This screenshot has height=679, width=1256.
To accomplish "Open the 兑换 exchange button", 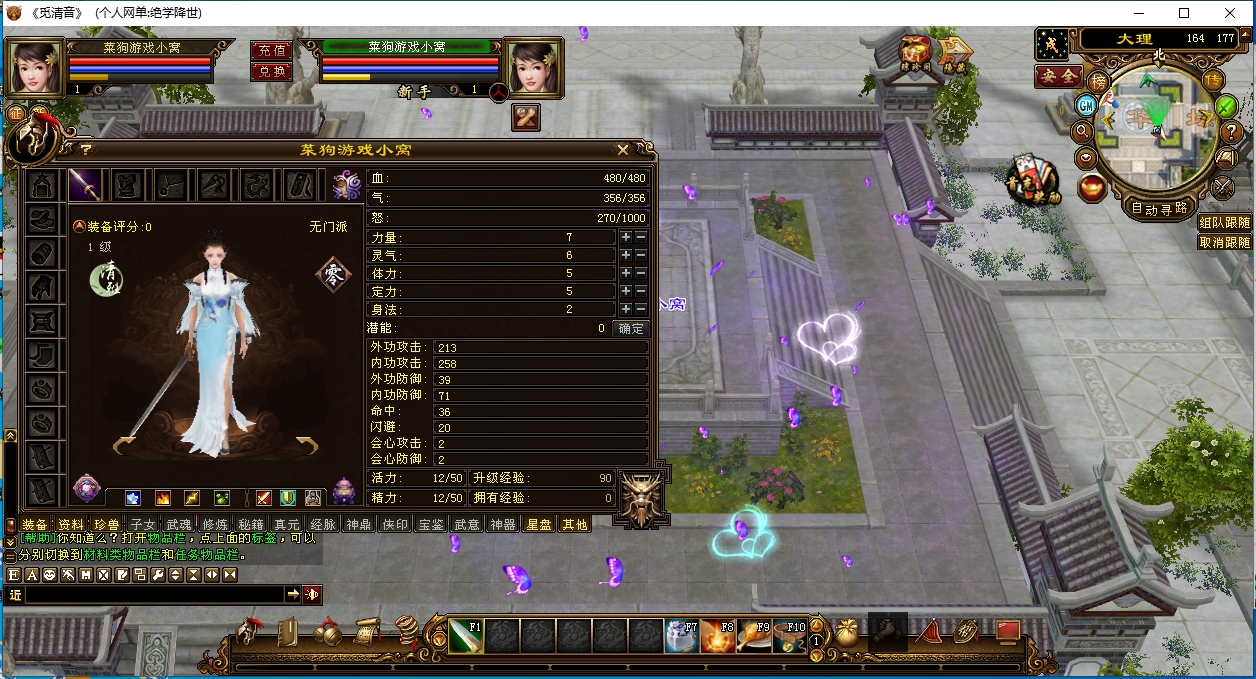I will pos(271,71).
